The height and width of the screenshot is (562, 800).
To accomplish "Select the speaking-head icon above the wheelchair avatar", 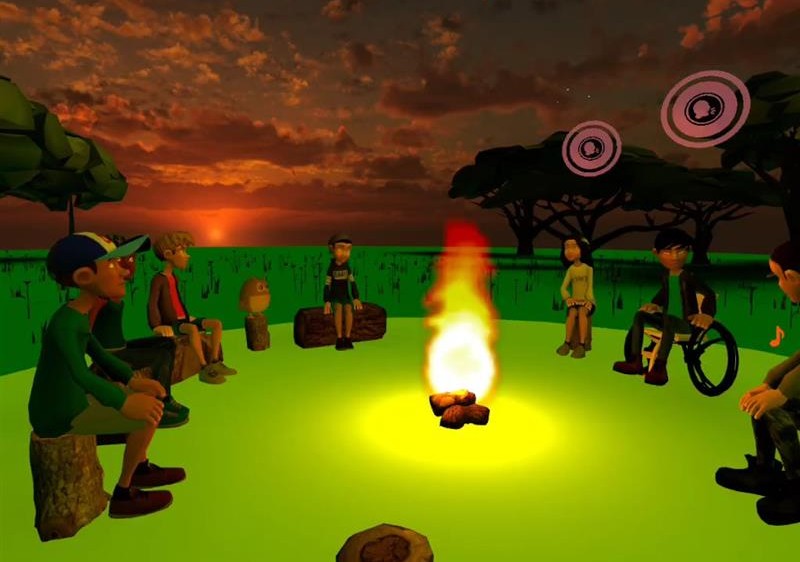I will pos(704,106).
